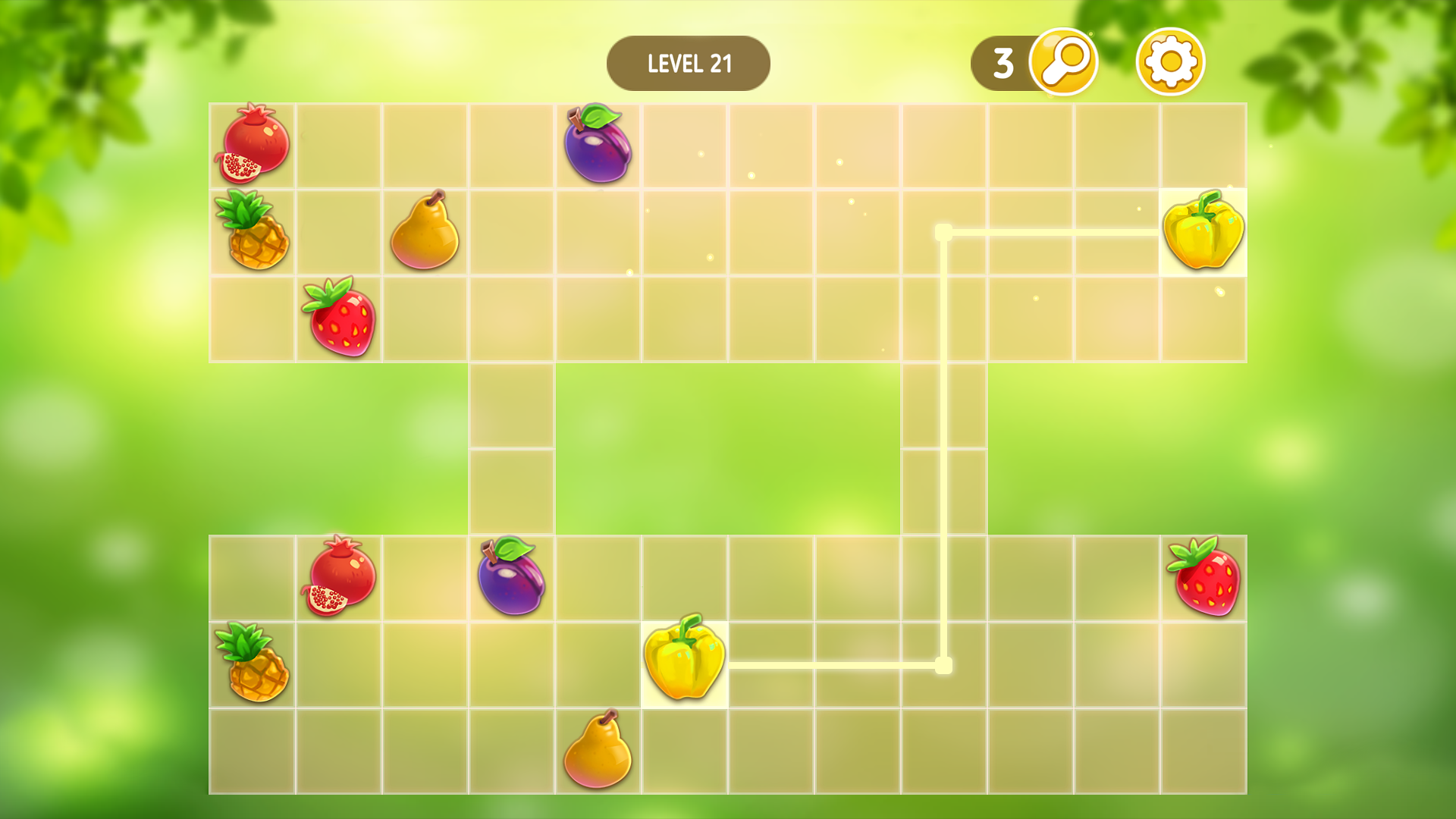1456x819 pixels.
Task: Choose the strawberry tile diagonally below the pineapple
Action: coord(339,317)
